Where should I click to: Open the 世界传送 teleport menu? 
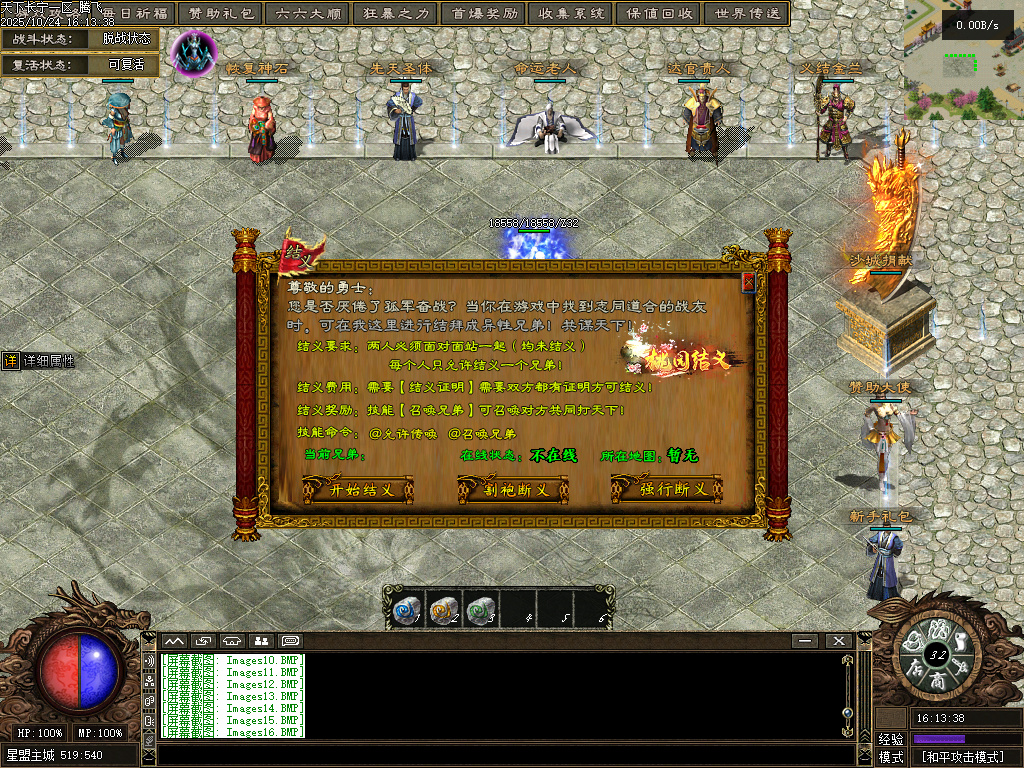click(745, 14)
